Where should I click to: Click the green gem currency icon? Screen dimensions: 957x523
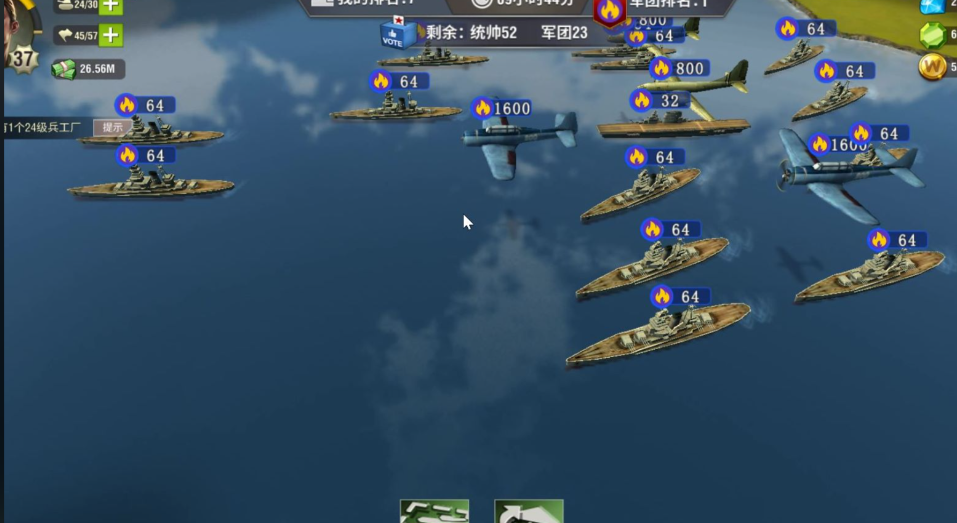[x=932, y=36]
